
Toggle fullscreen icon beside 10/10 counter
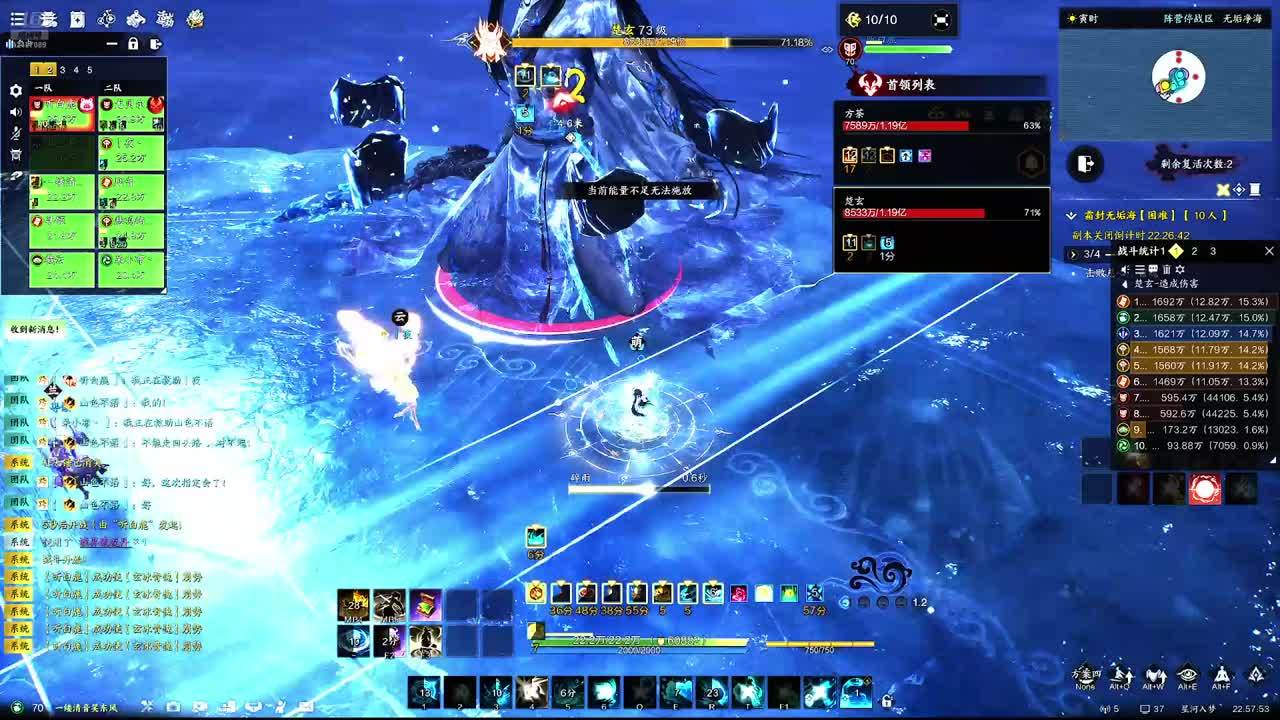click(940, 19)
